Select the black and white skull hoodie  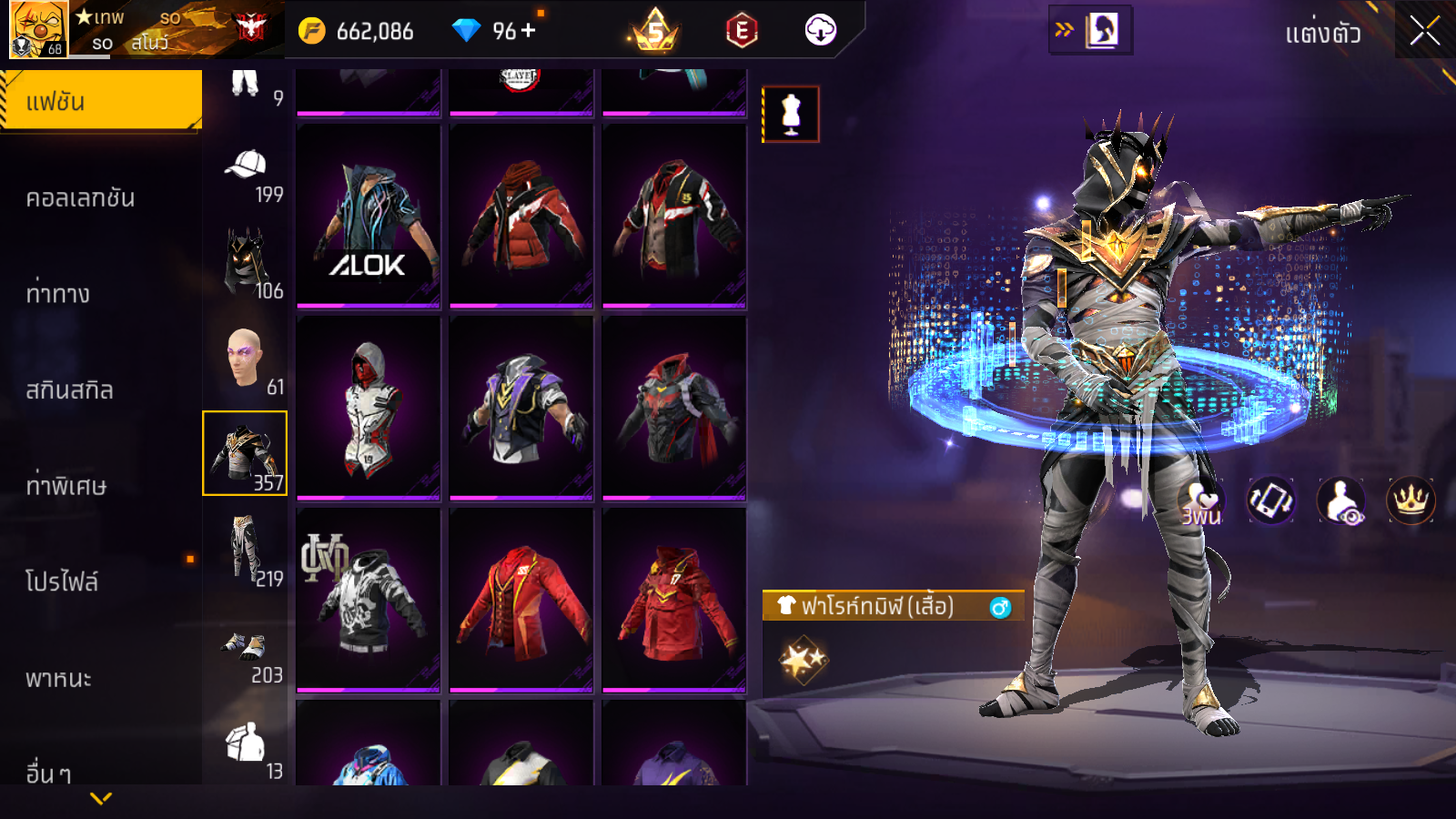tap(369, 600)
